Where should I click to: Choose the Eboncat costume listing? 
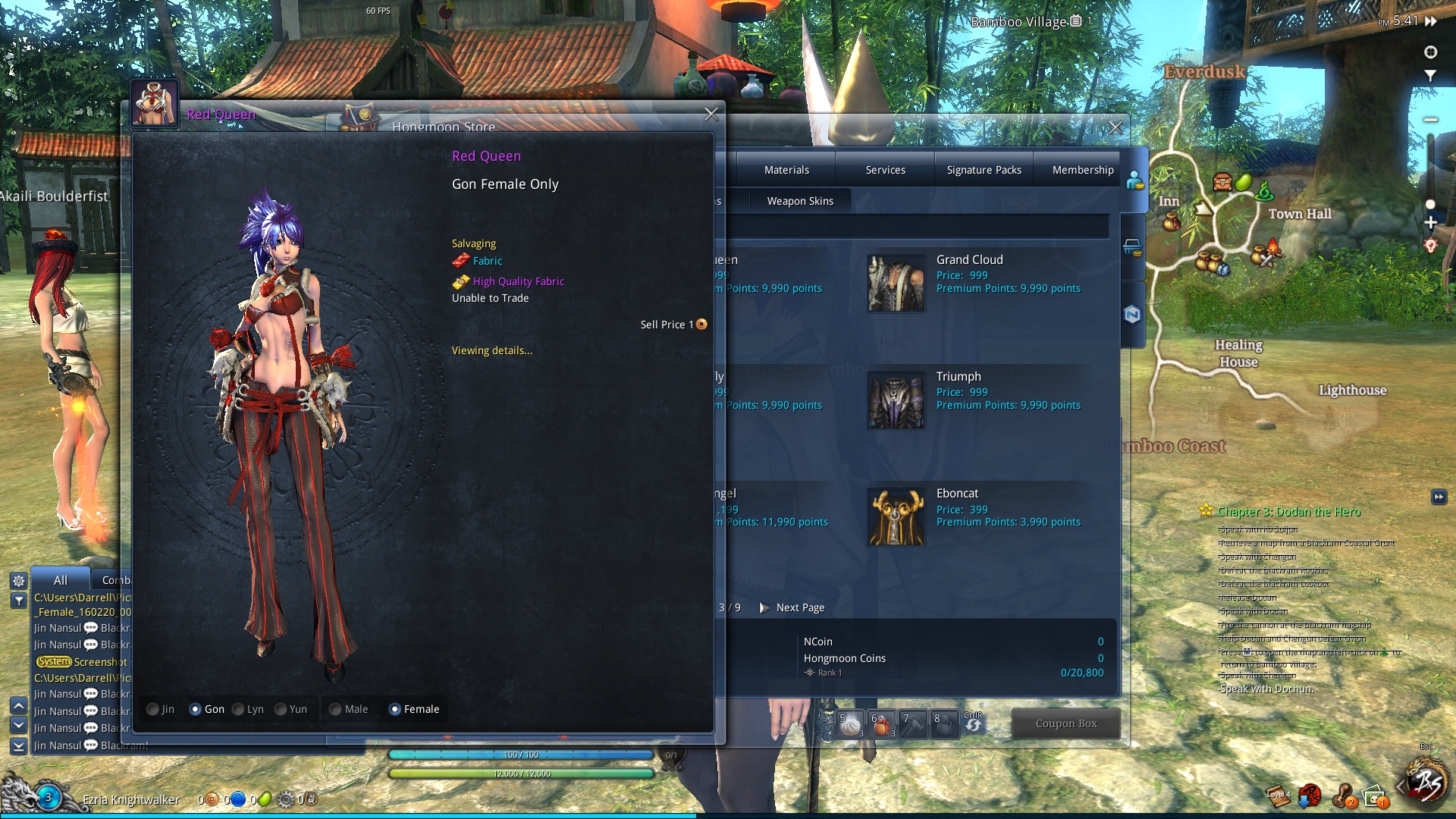[x=896, y=516]
